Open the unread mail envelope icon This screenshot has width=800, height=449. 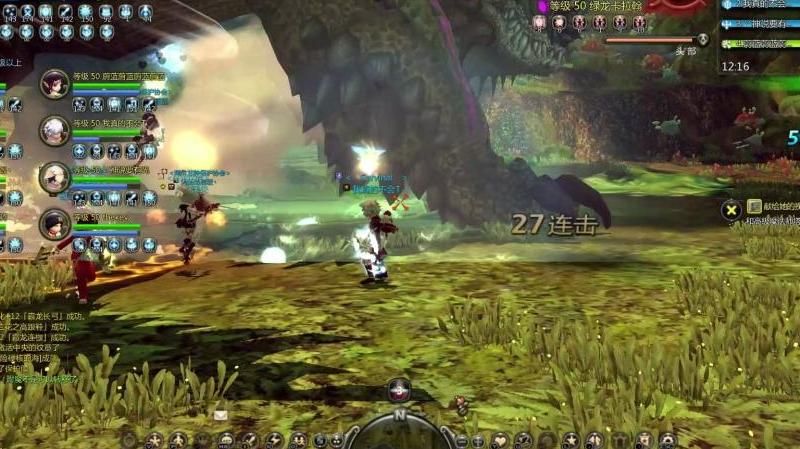220,414
